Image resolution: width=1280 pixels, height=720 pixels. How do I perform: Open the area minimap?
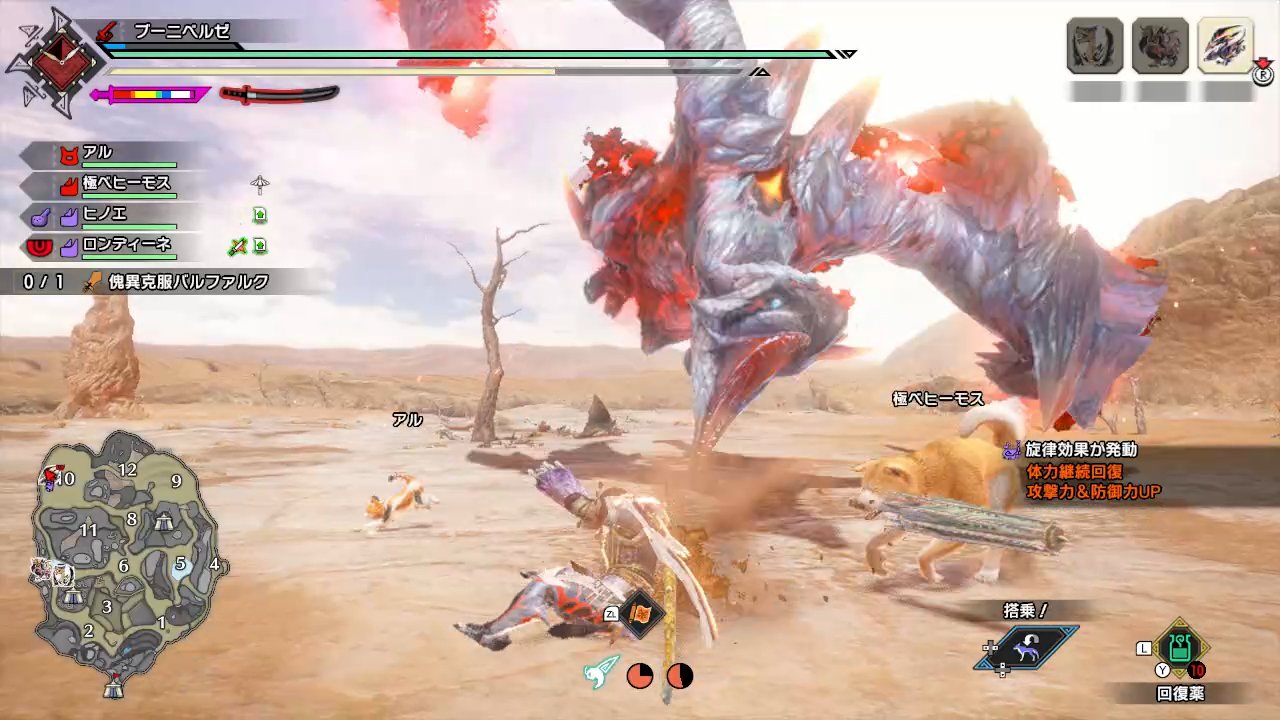click(125, 560)
